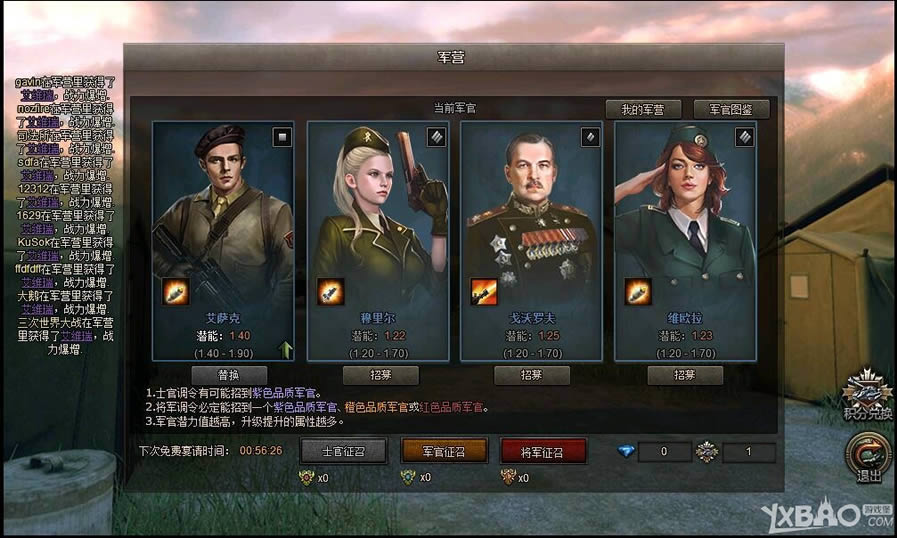This screenshot has height=538, width=897.
Task: Click 艾萨克's rank badge icon
Action: tap(282, 137)
